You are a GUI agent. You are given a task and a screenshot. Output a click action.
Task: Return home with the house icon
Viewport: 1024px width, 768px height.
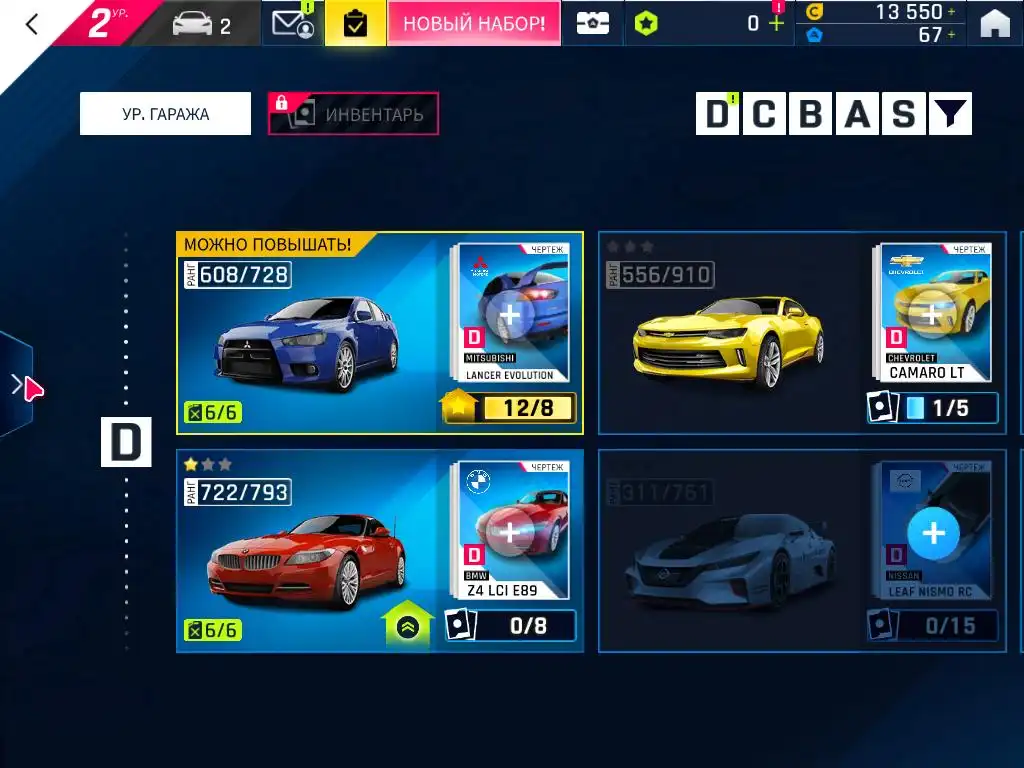pos(994,24)
